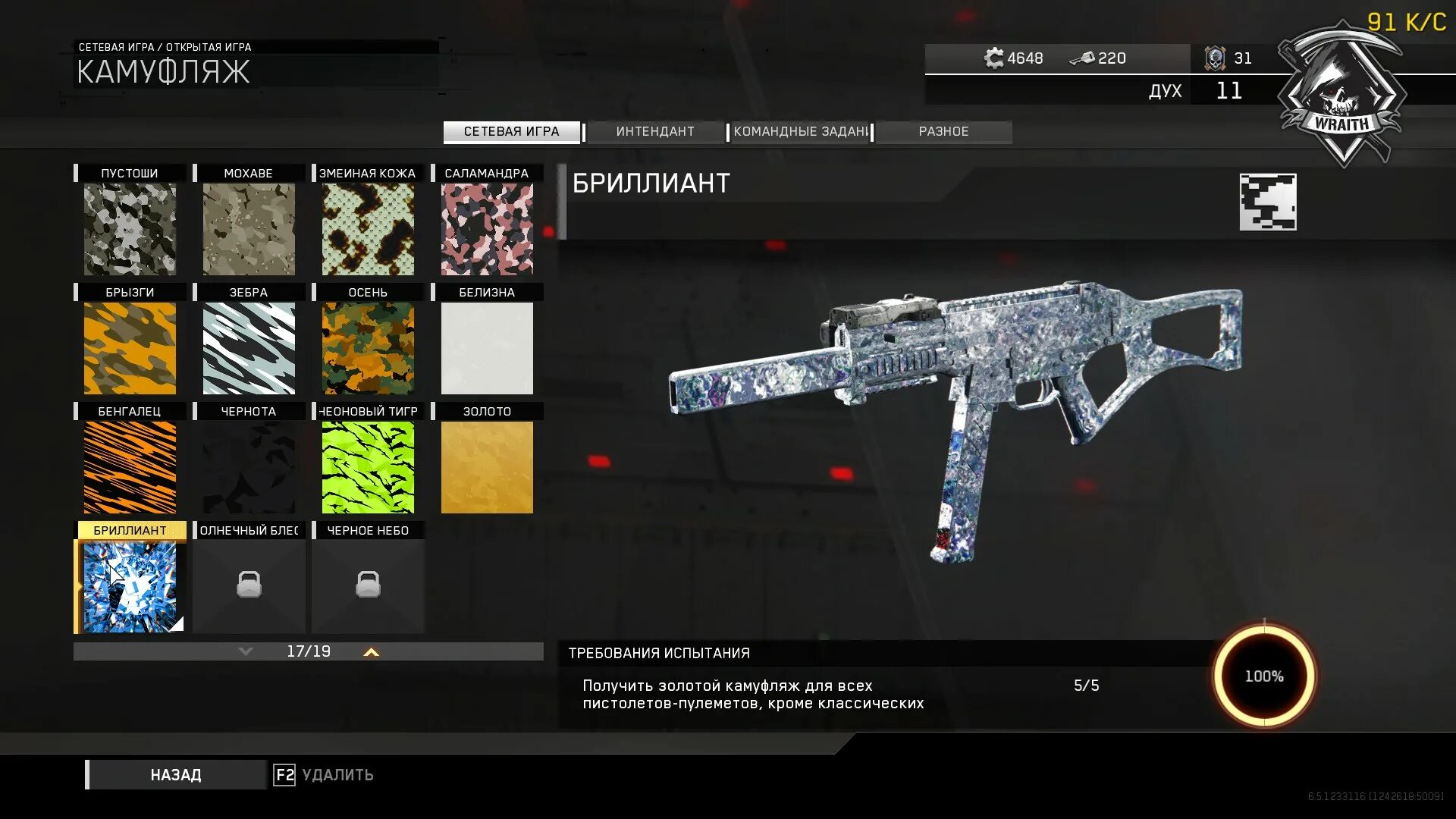This screenshot has height=819, width=1456.
Task: Choose the Саламандра pink camouflage
Action: coord(487,229)
